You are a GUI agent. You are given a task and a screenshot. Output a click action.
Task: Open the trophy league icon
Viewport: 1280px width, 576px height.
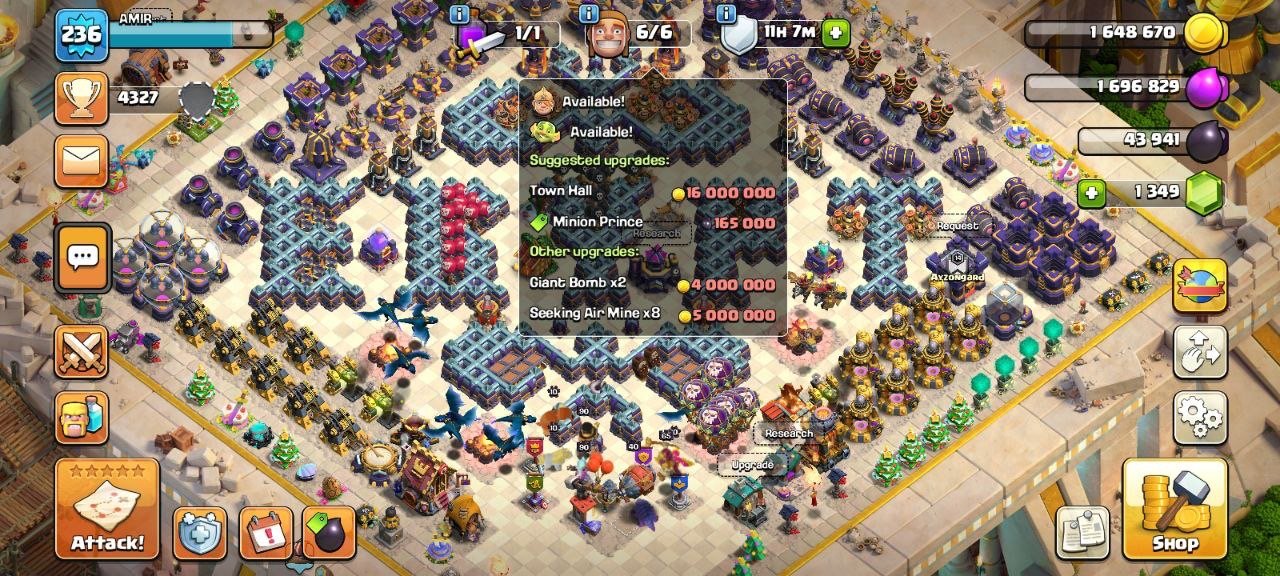click(x=81, y=97)
